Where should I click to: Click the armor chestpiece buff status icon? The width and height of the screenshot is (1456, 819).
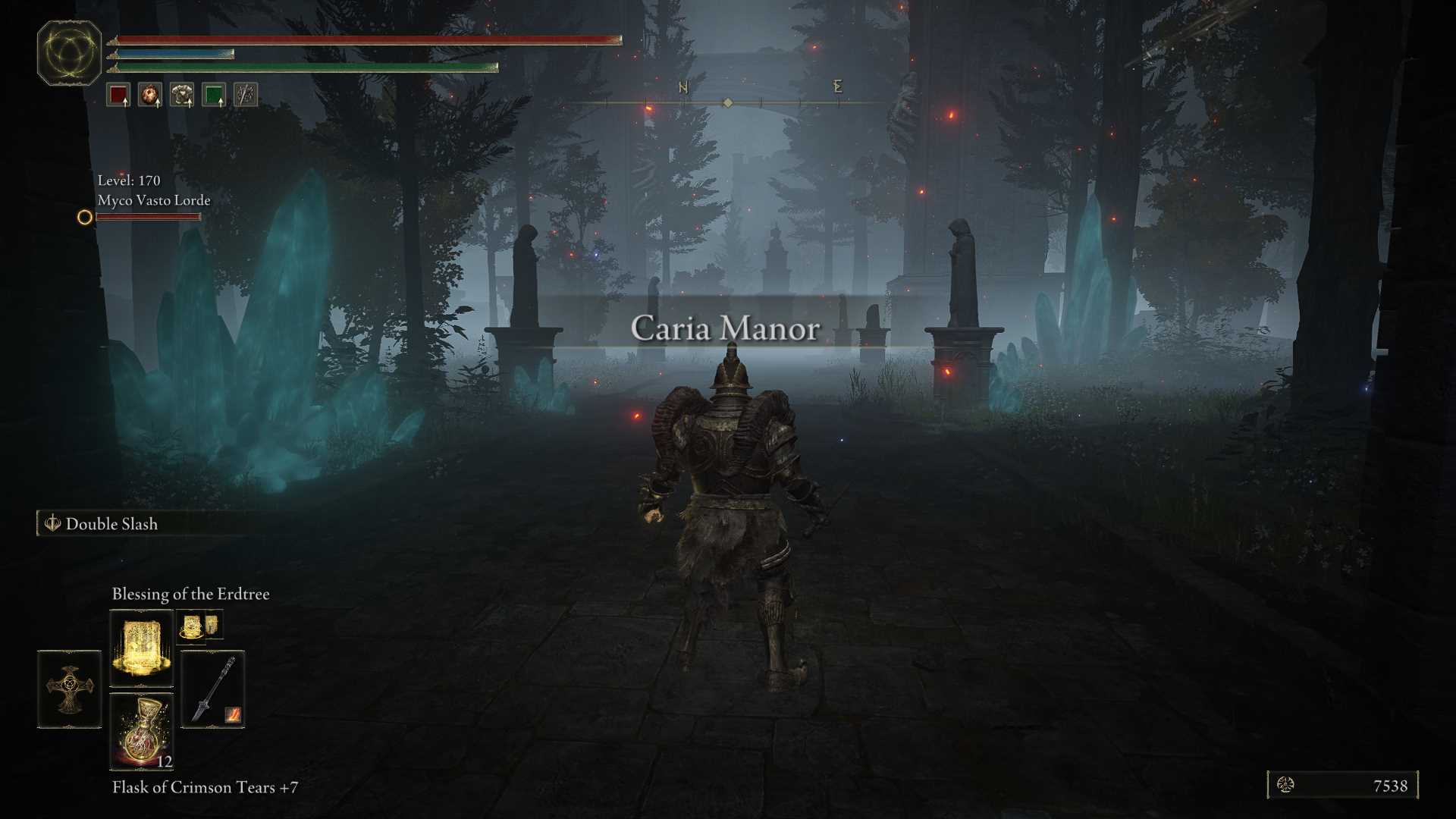point(182,95)
